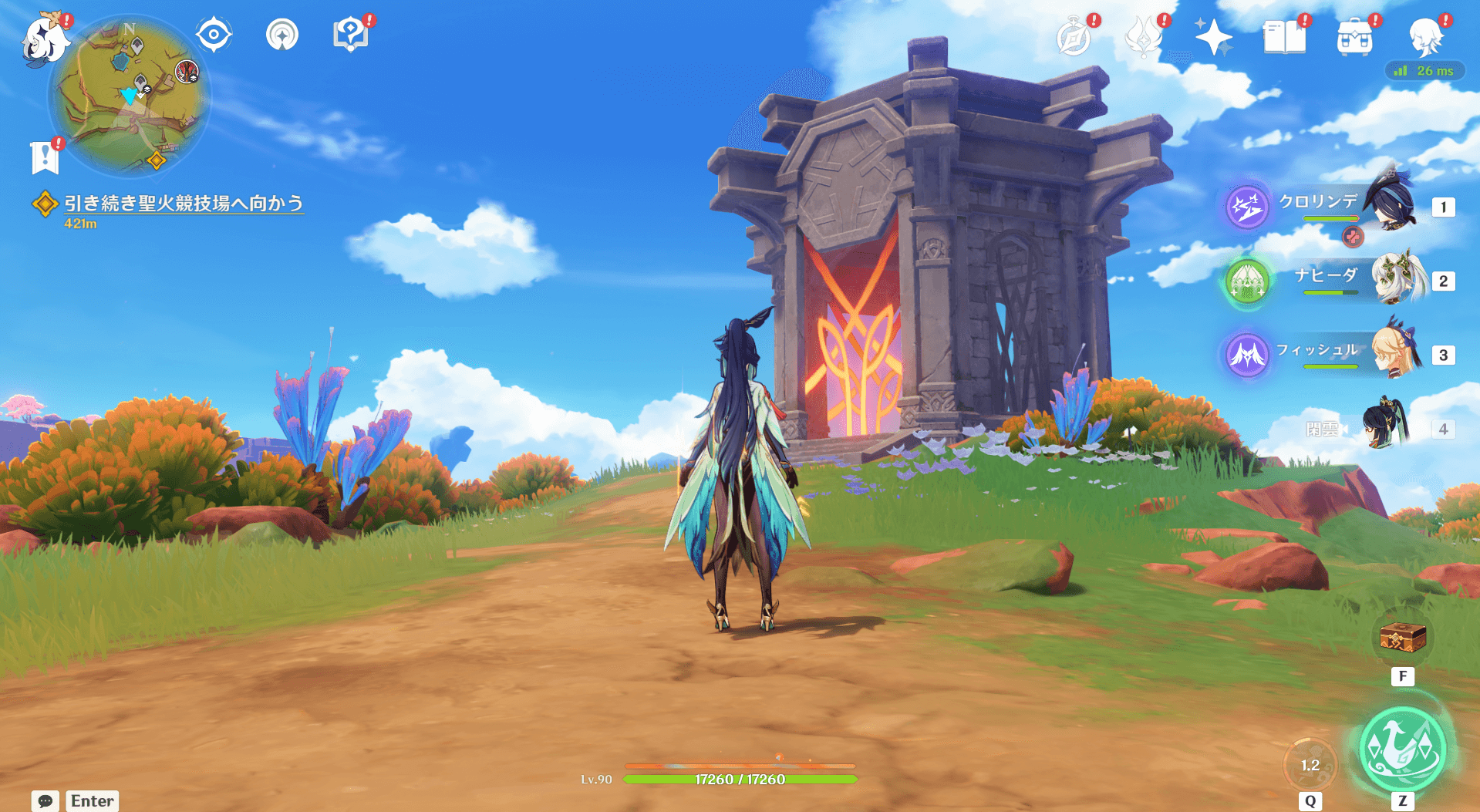
Task: Open the adventurer compass events icon
Action: click(1074, 37)
